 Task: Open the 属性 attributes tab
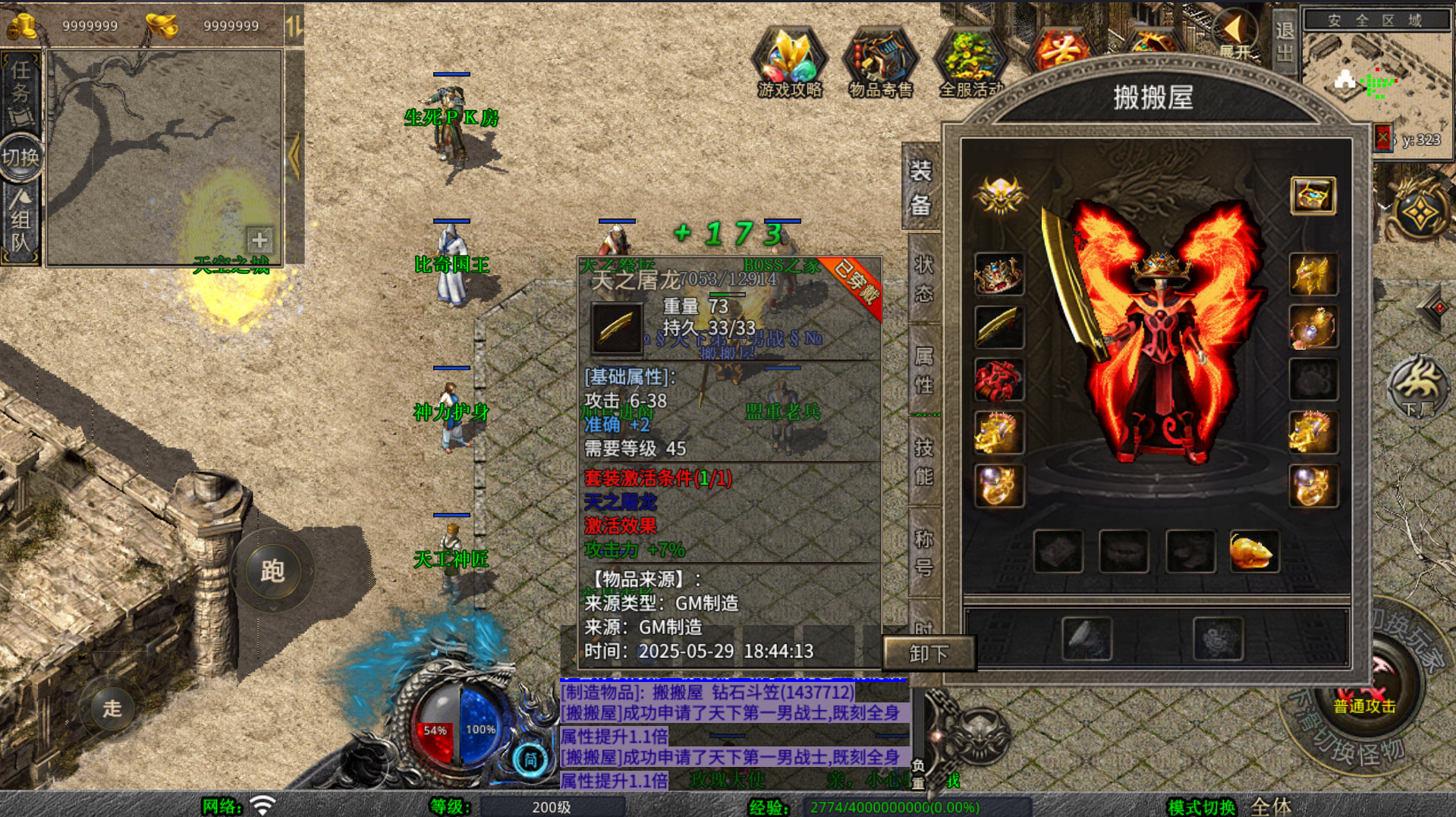(x=923, y=371)
